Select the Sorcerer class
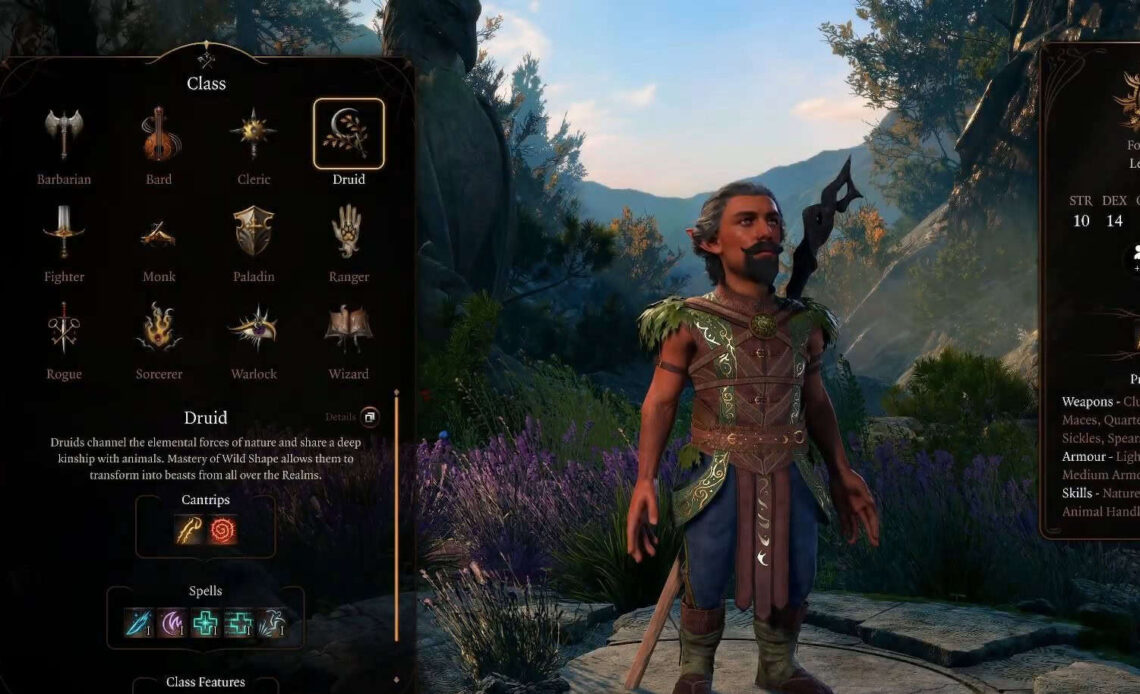The height and width of the screenshot is (694, 1140). 159,329
